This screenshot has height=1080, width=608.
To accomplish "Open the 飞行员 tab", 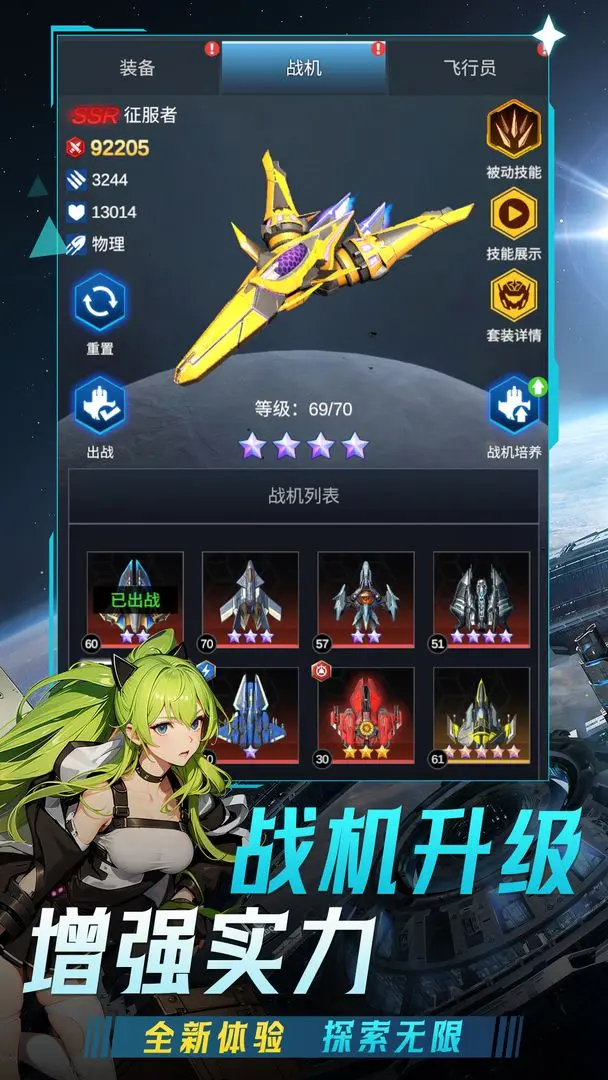I will click(469, 68).
